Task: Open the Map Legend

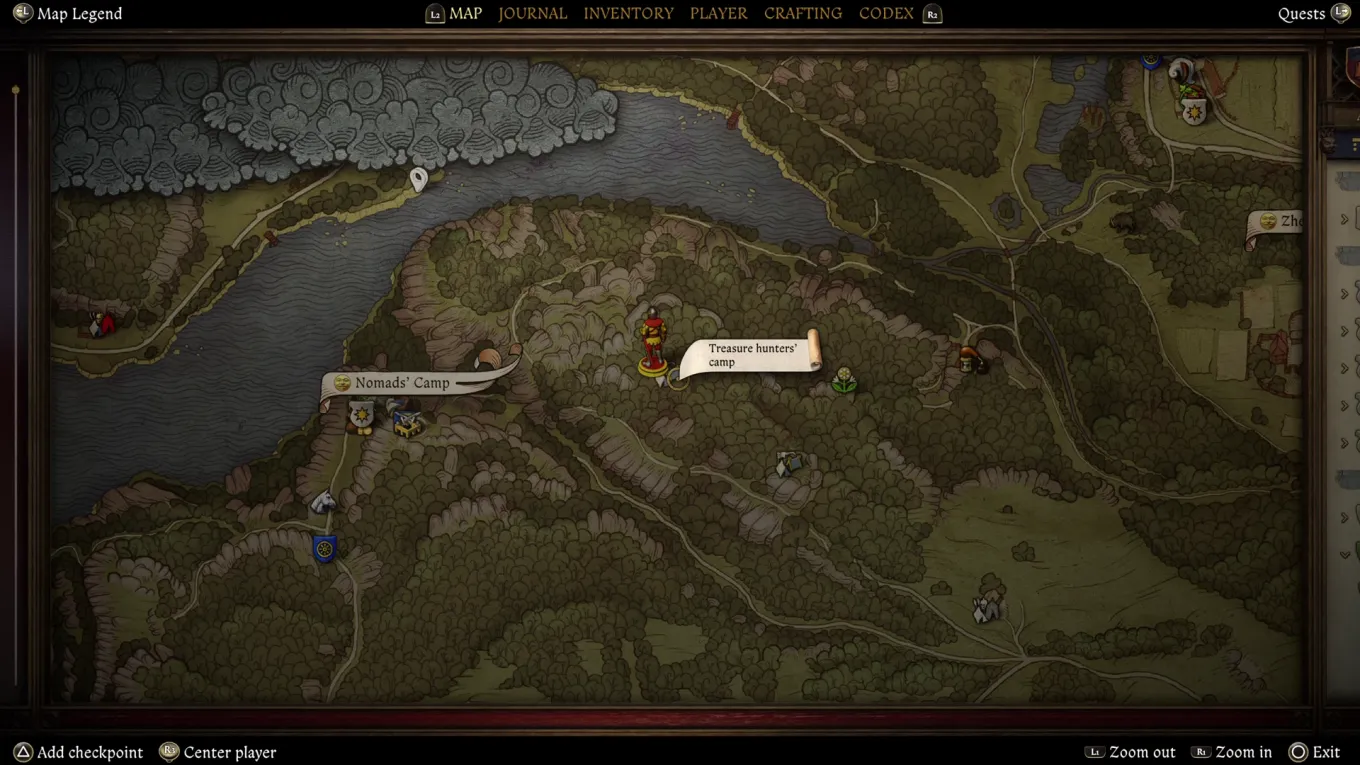Action: point(67,13)
